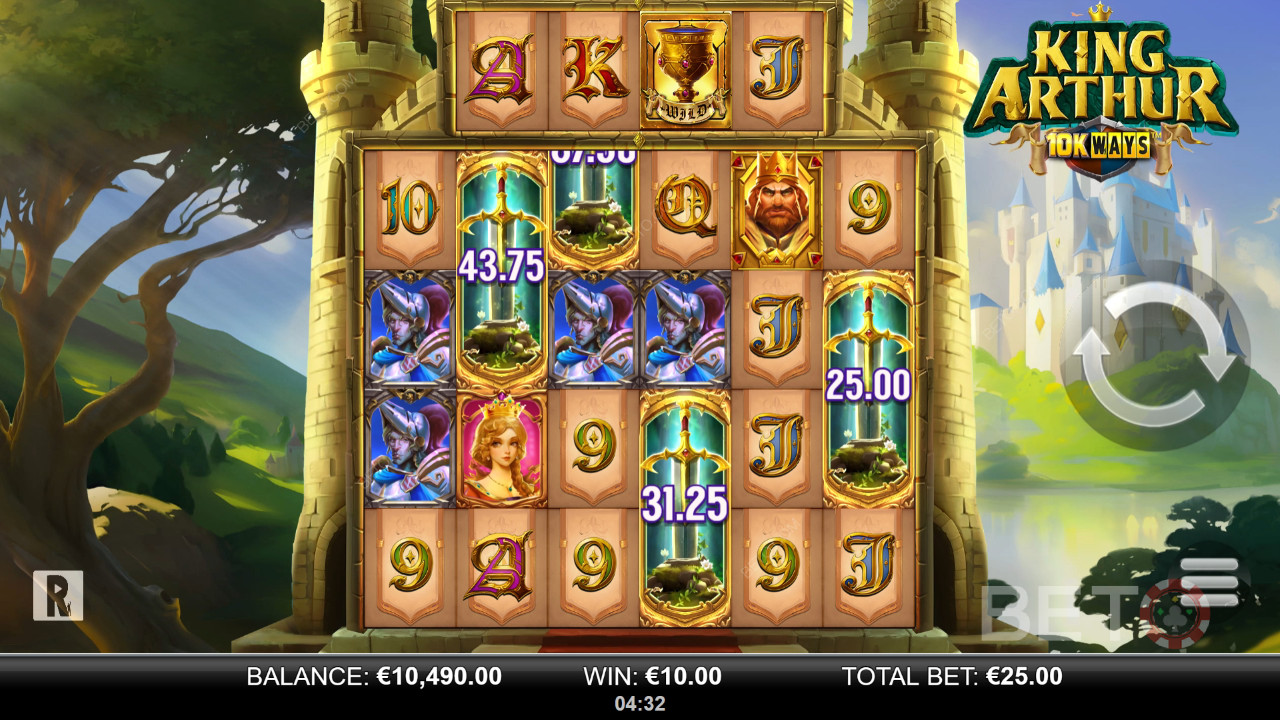Open the three-line hamburger menu

1208,580
